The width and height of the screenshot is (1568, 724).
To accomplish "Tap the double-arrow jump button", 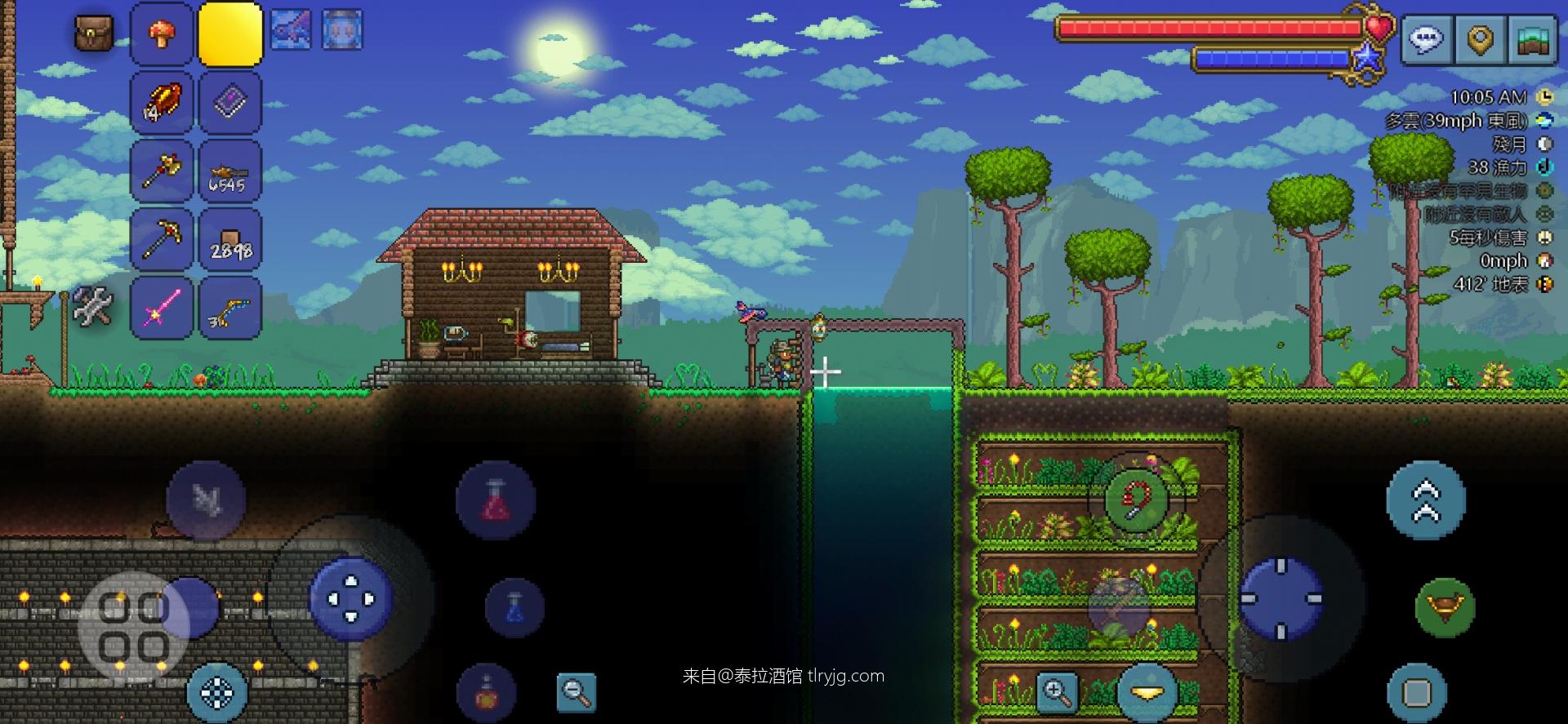I will (1425, 500).
